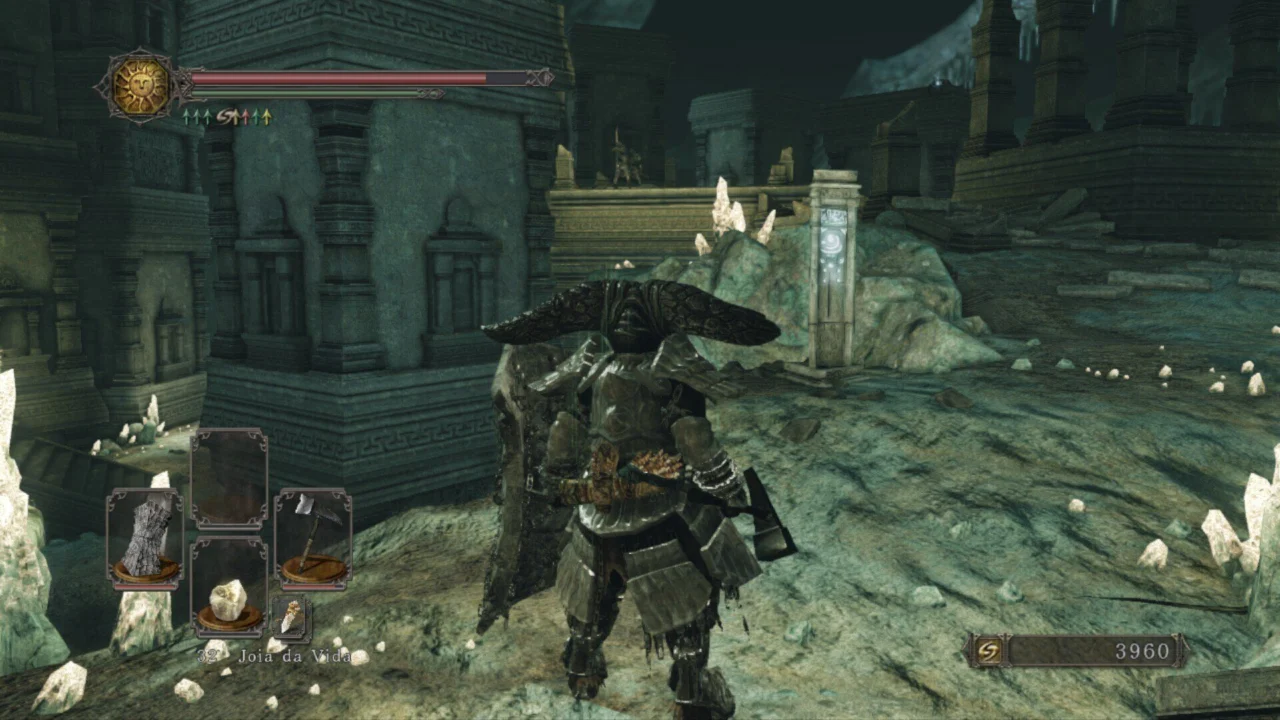1280x720 pixels.
Task: Click the golden sun covenant emblem
Action: click(x=141, y=86)
